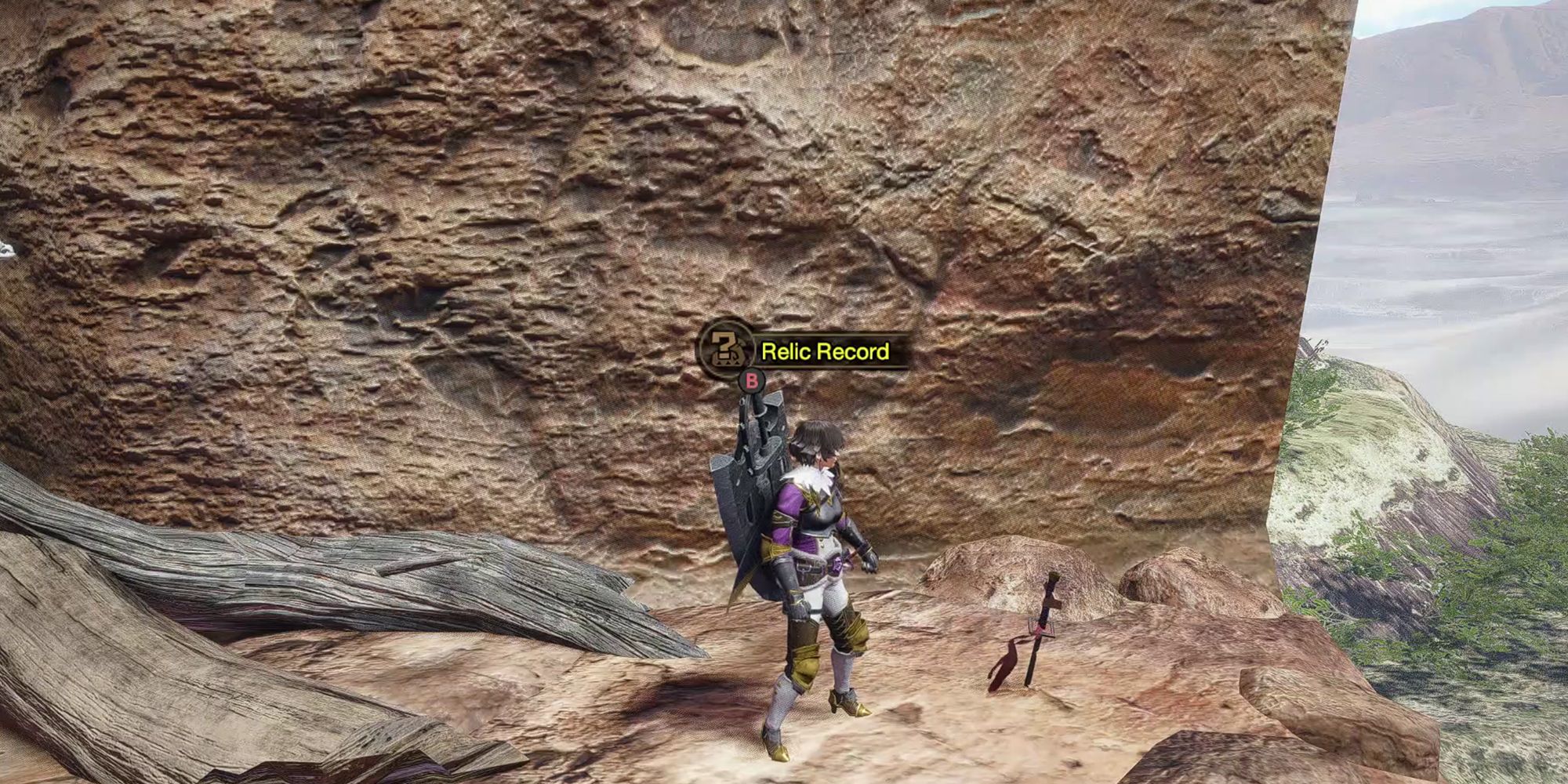
Task: Activate the B prompt to read relic
Action: (x=752, y=381)
